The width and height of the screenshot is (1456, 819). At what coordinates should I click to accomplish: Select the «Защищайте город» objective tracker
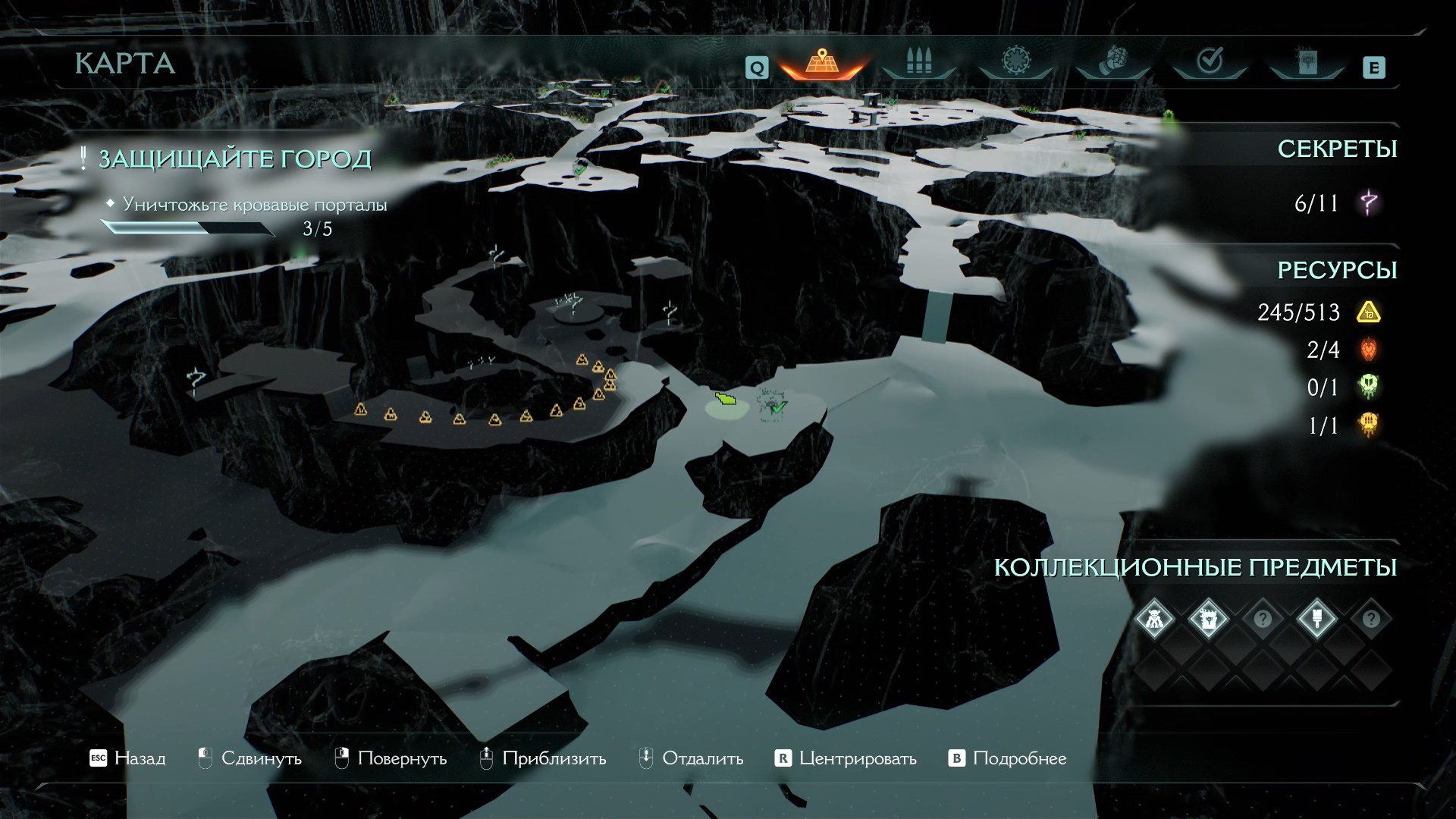click(234, 159)
